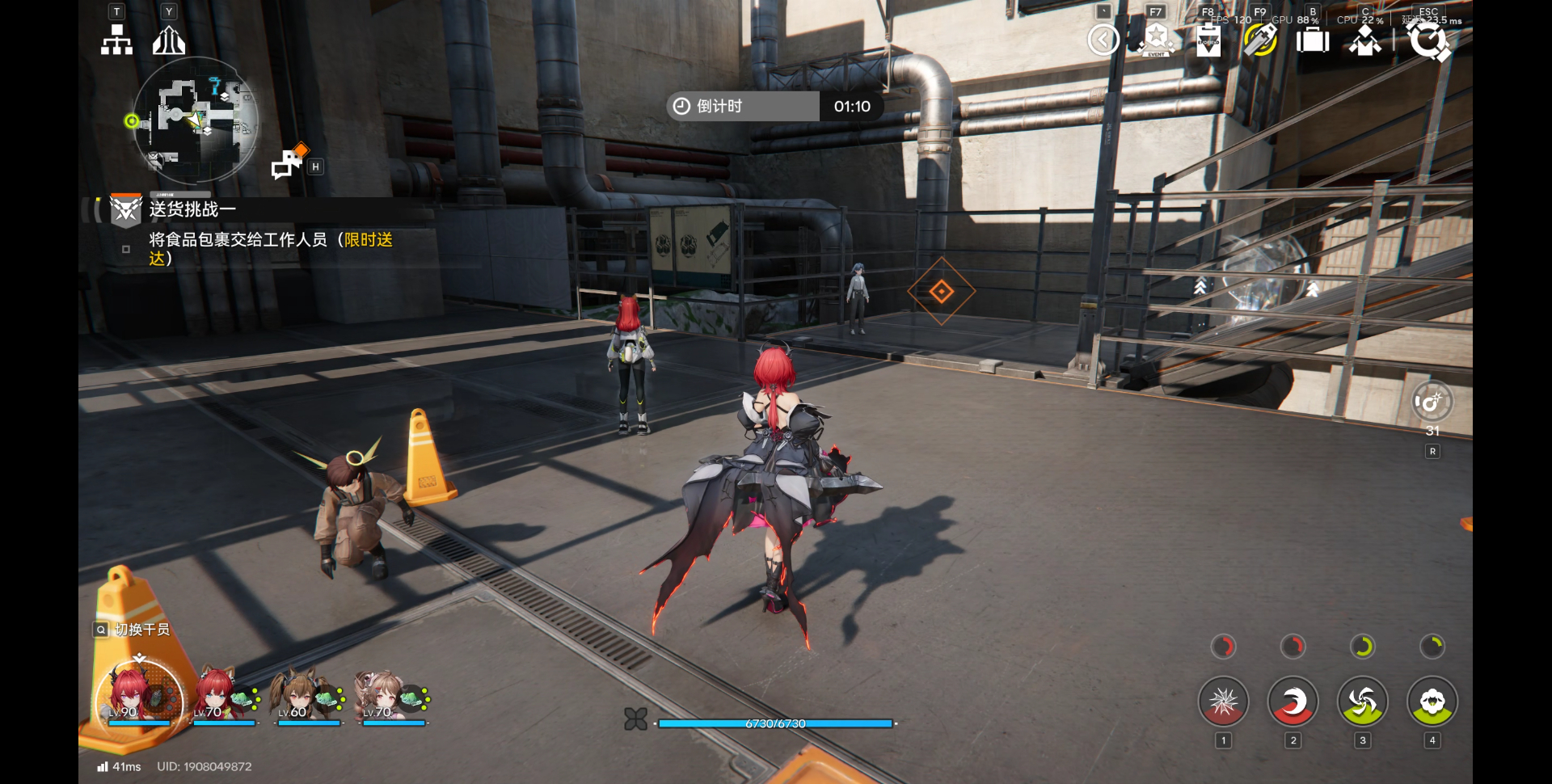Activate the shattered burst skill
Image resolution: width=1552 pixels, height=784 pixels.
click(1223, 702)
